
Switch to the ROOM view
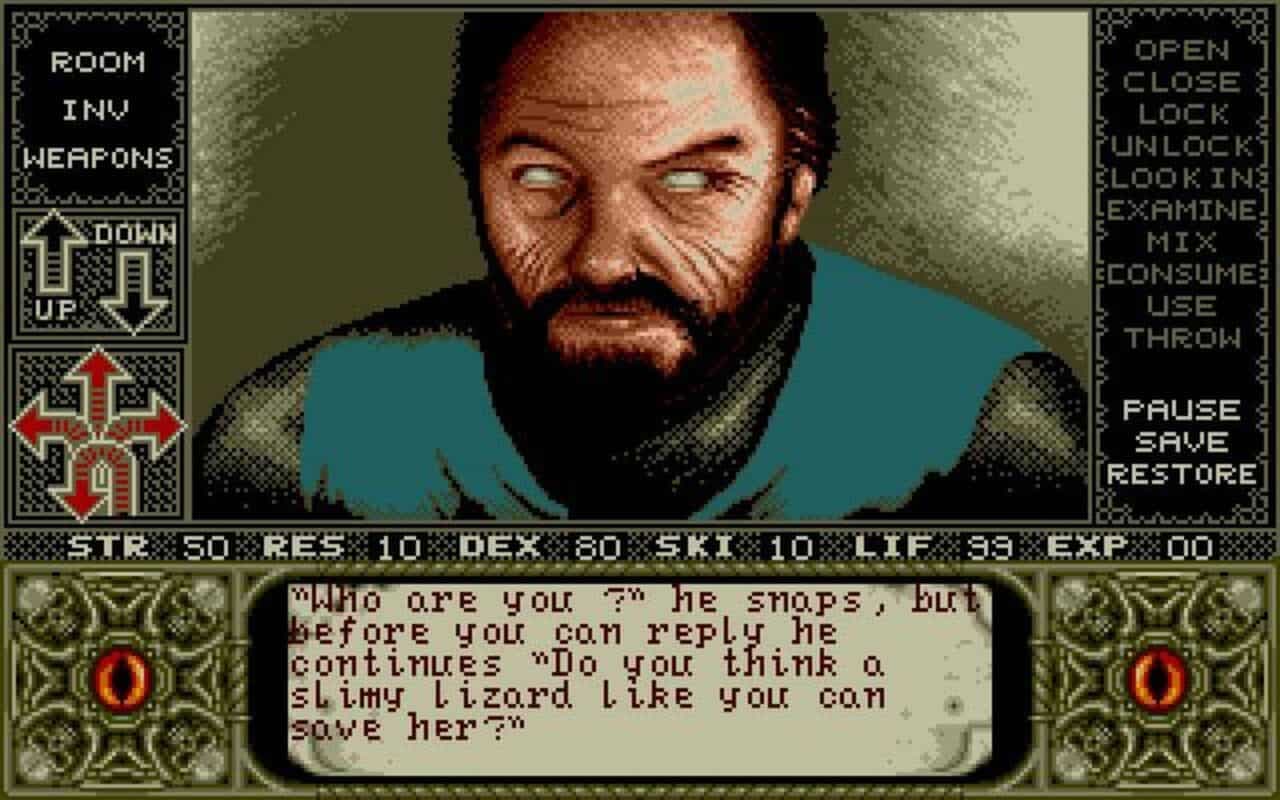[x=95, y=63]
